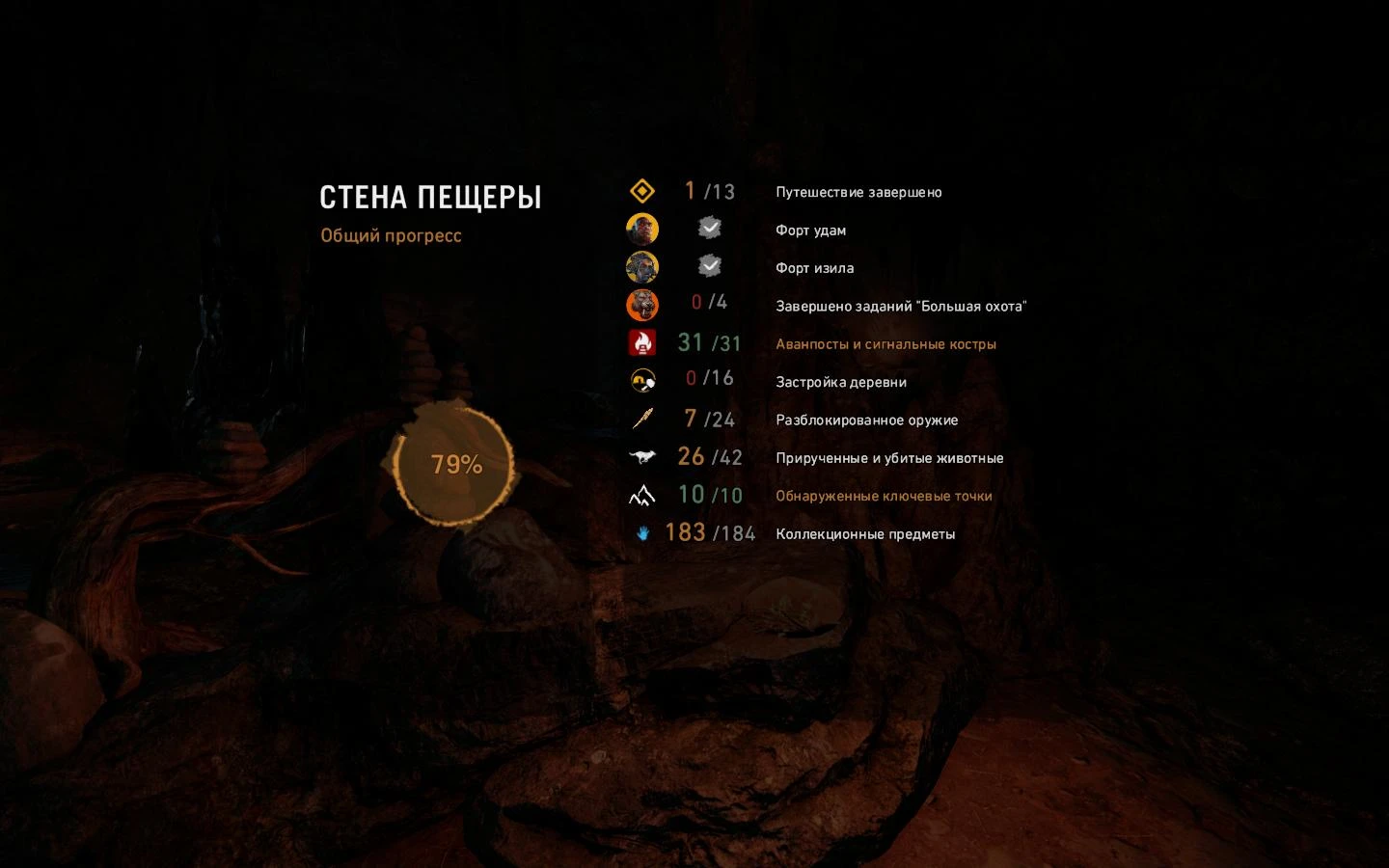Click the Путешествие завершено row label
Viewport: 1389px width, 868px height.
(858, 192)
